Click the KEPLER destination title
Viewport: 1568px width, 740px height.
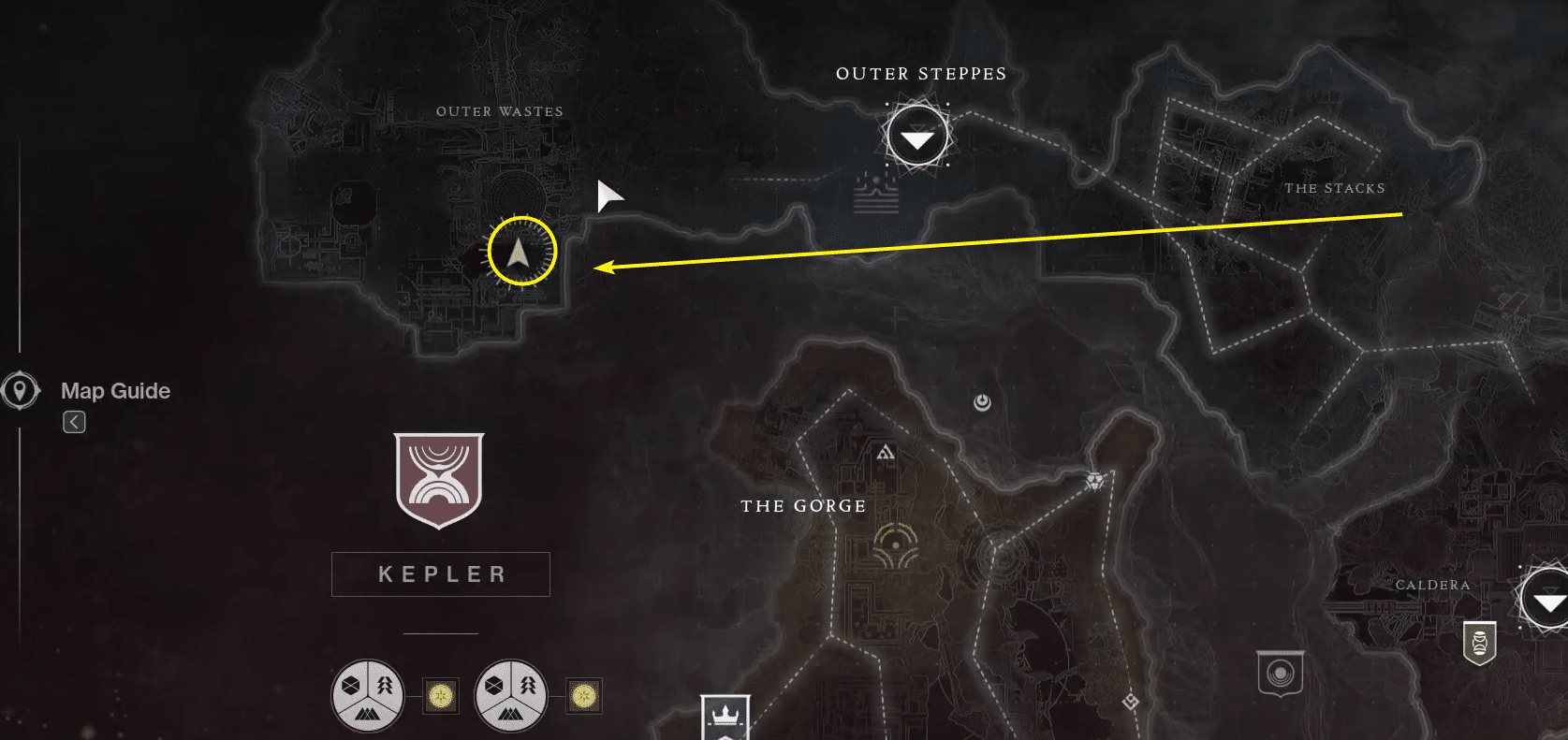click(440, 573)
